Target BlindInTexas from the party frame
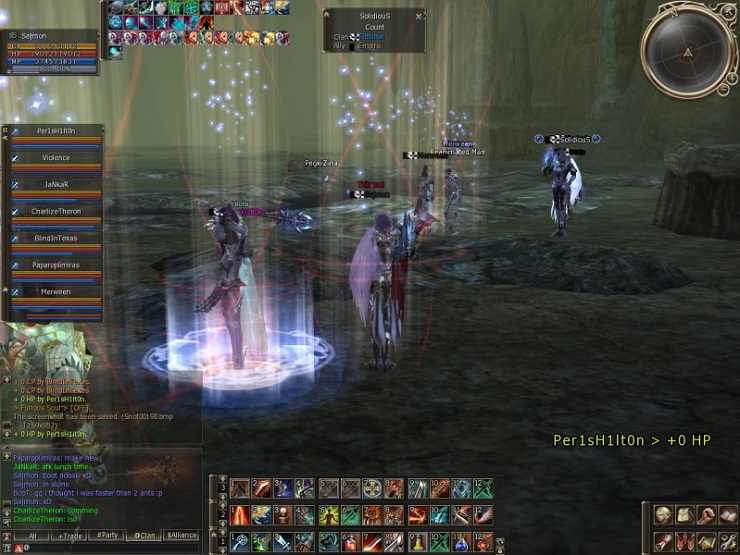The width and height of the screenshot is (740, 555). tap(56, 239)
